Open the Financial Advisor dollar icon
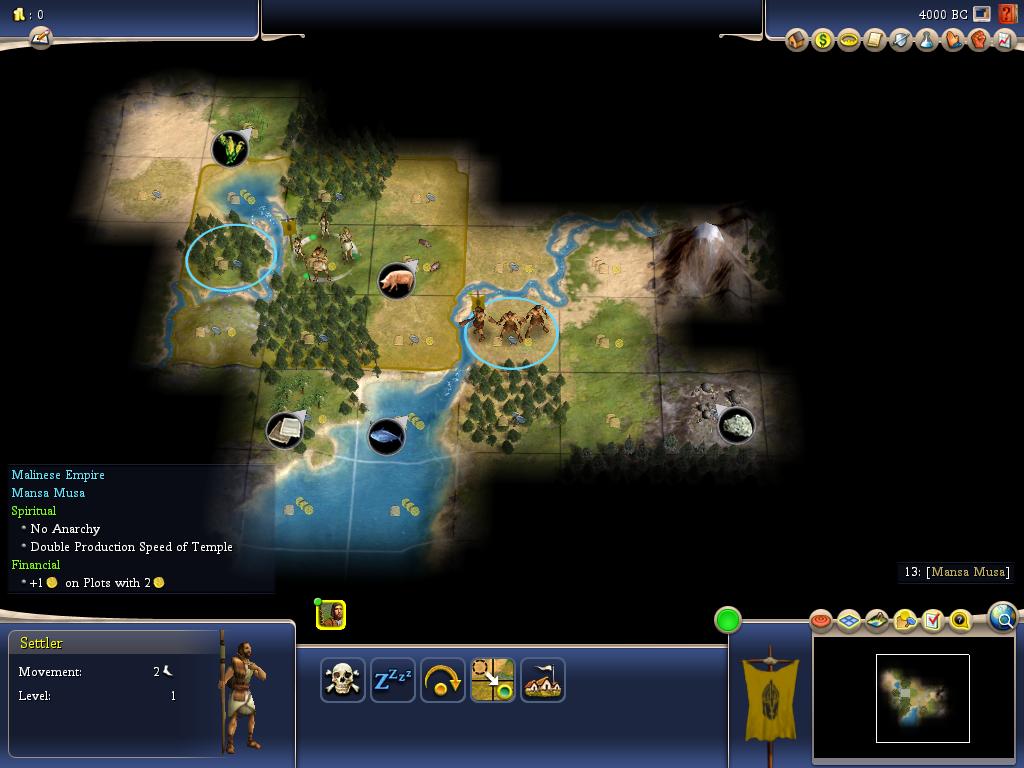 (x=823, y=40)
